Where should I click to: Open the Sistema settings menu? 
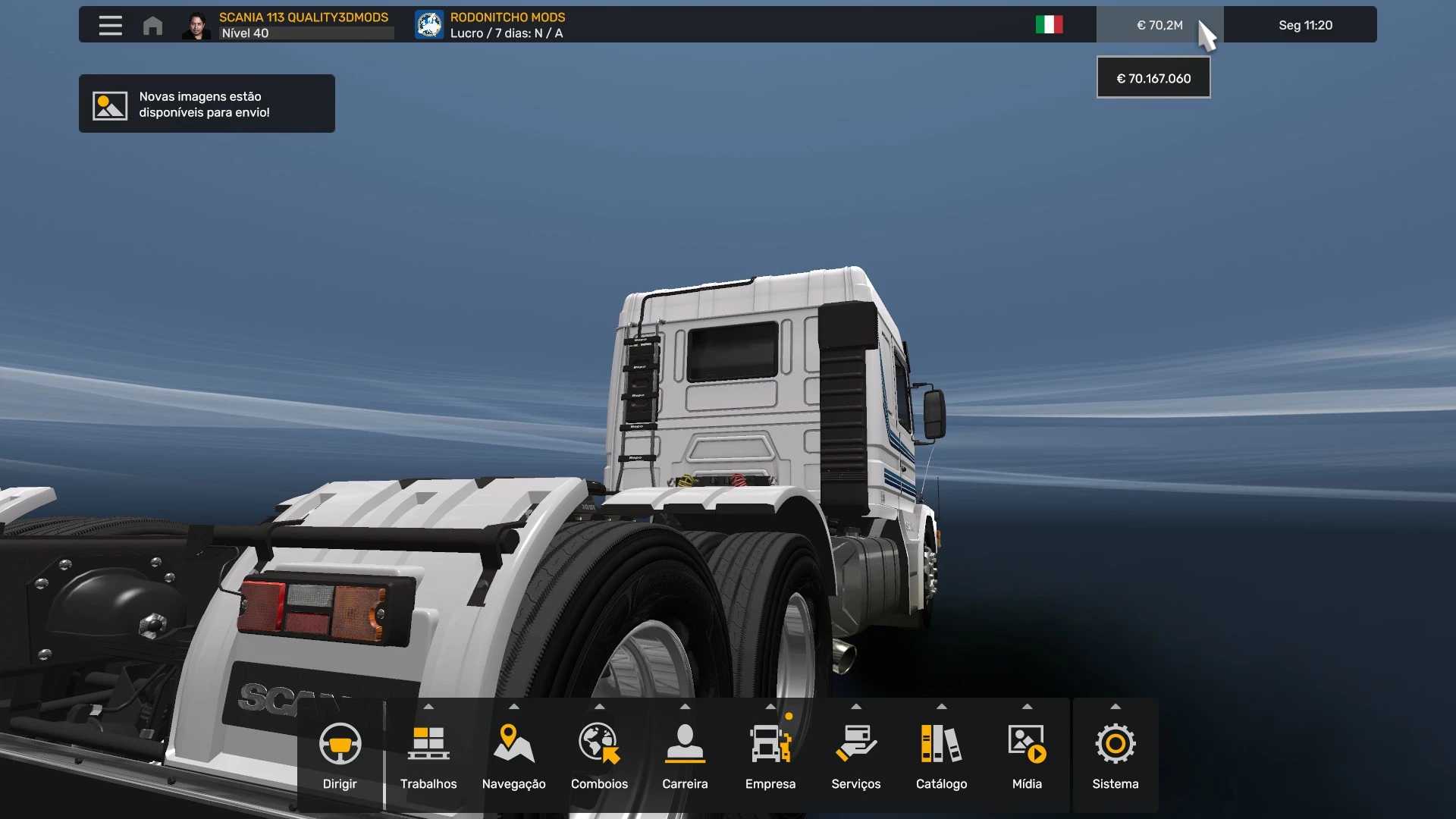(1115, 755)
